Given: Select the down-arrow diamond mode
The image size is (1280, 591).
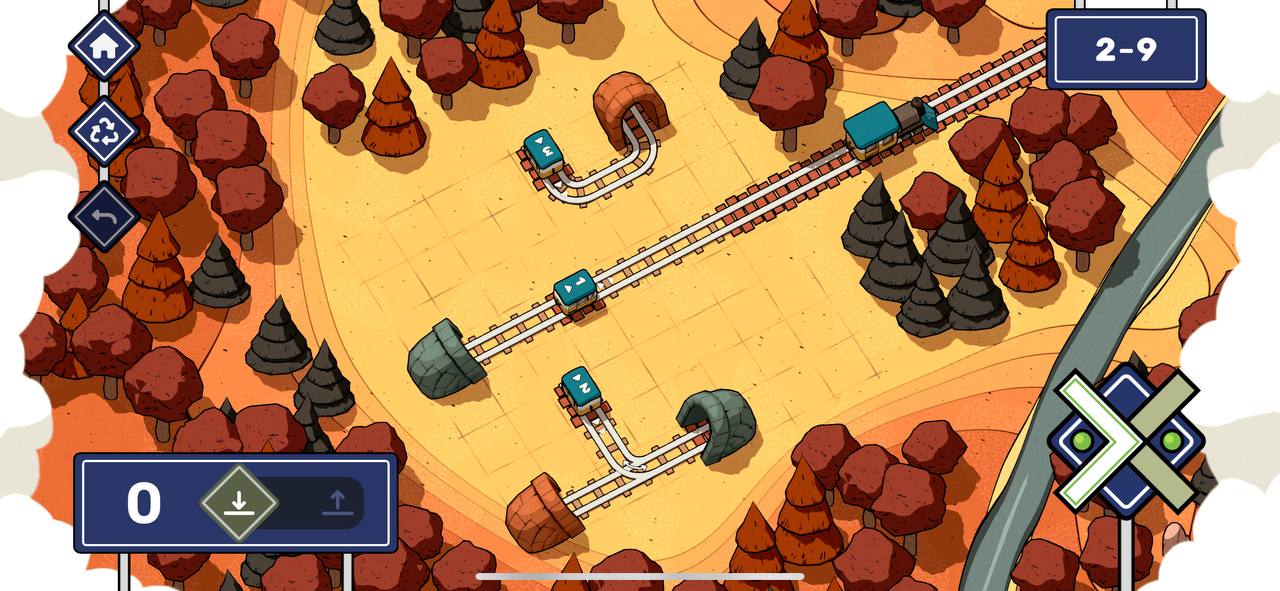Looking at the screenshot, I should click(x=238, y=502).
